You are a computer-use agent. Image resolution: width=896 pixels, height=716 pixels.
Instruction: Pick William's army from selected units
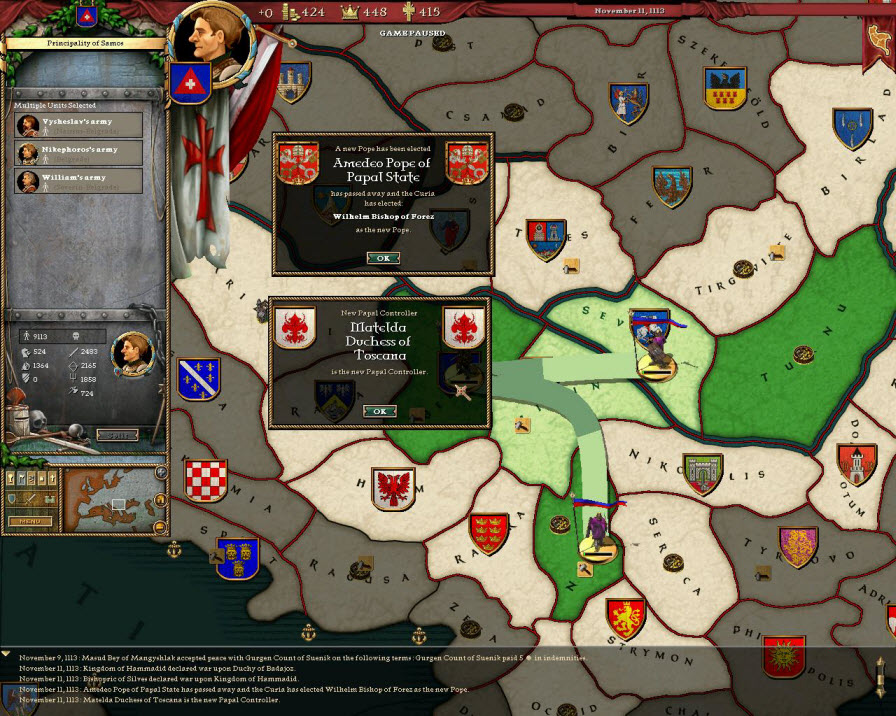(78, 181)
